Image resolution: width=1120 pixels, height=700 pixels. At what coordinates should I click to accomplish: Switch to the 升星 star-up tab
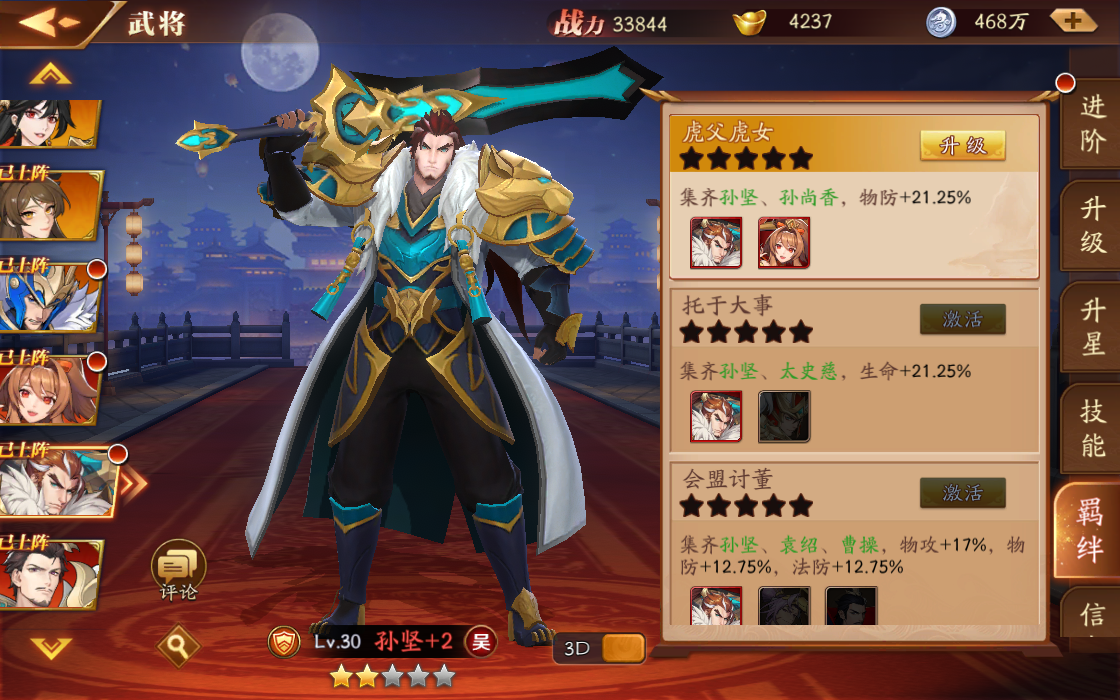coord(1092,328)
